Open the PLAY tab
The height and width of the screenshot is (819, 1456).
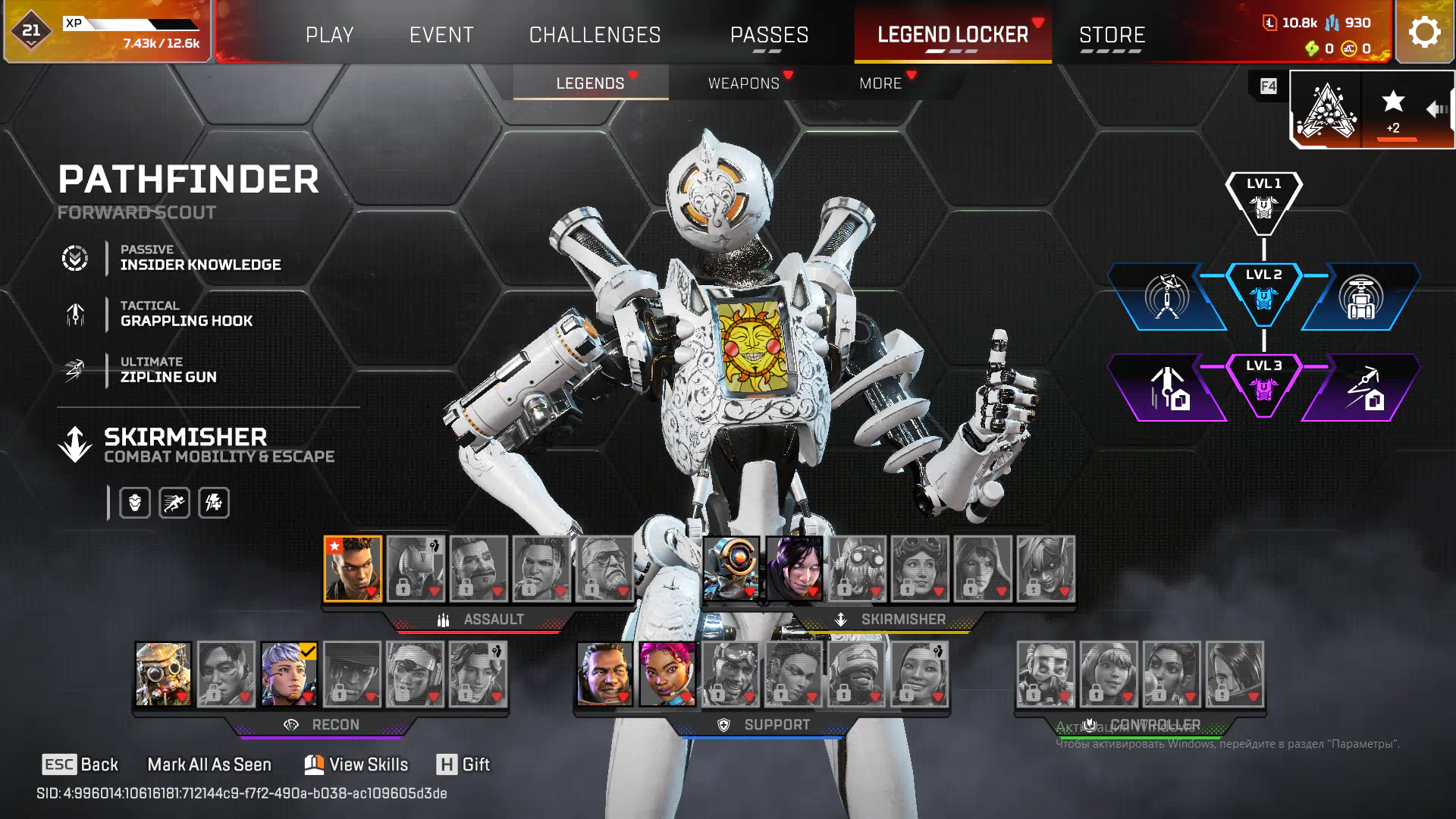point(329,35)
